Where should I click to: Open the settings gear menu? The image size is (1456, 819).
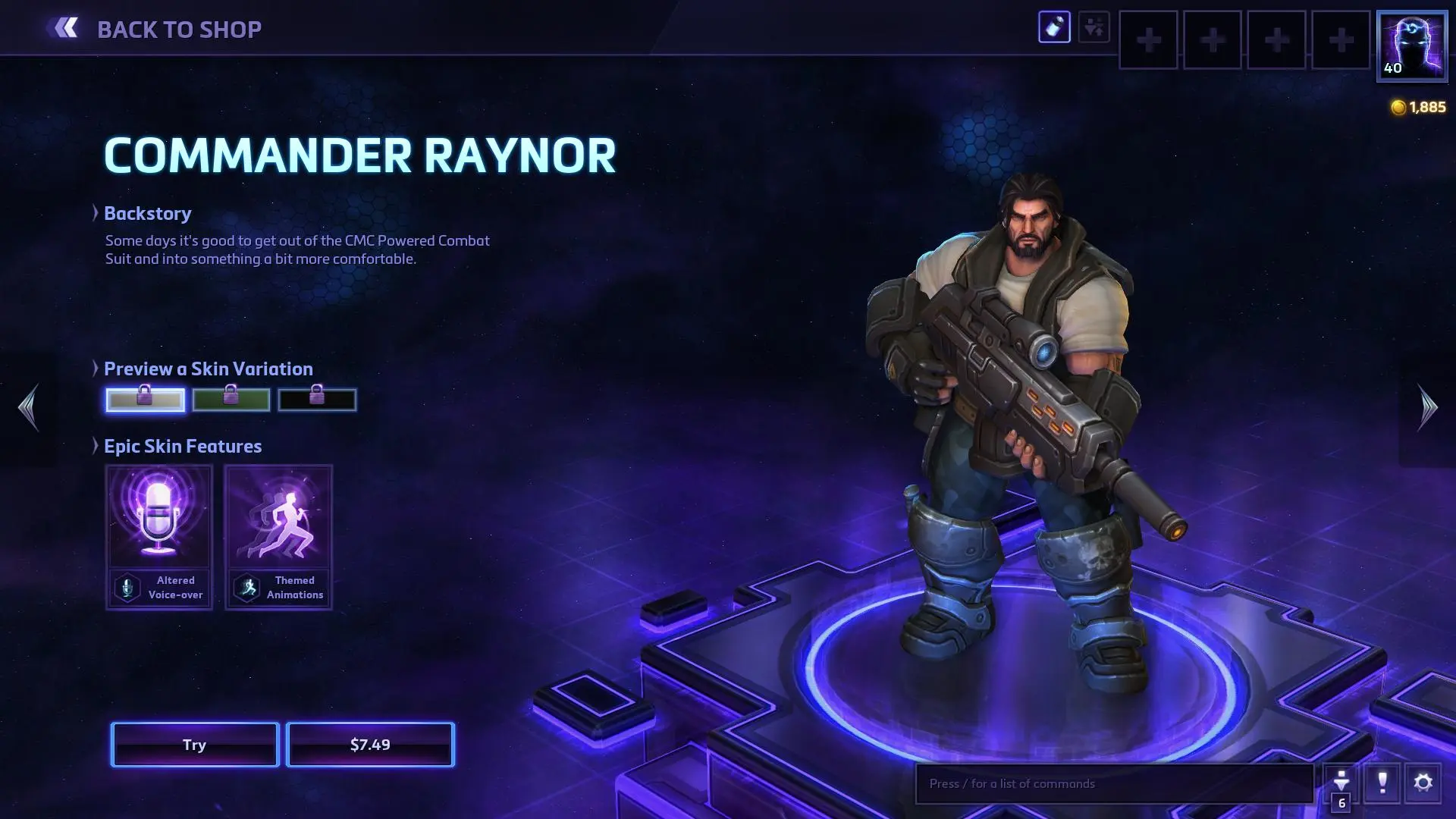coord(1423,783)
